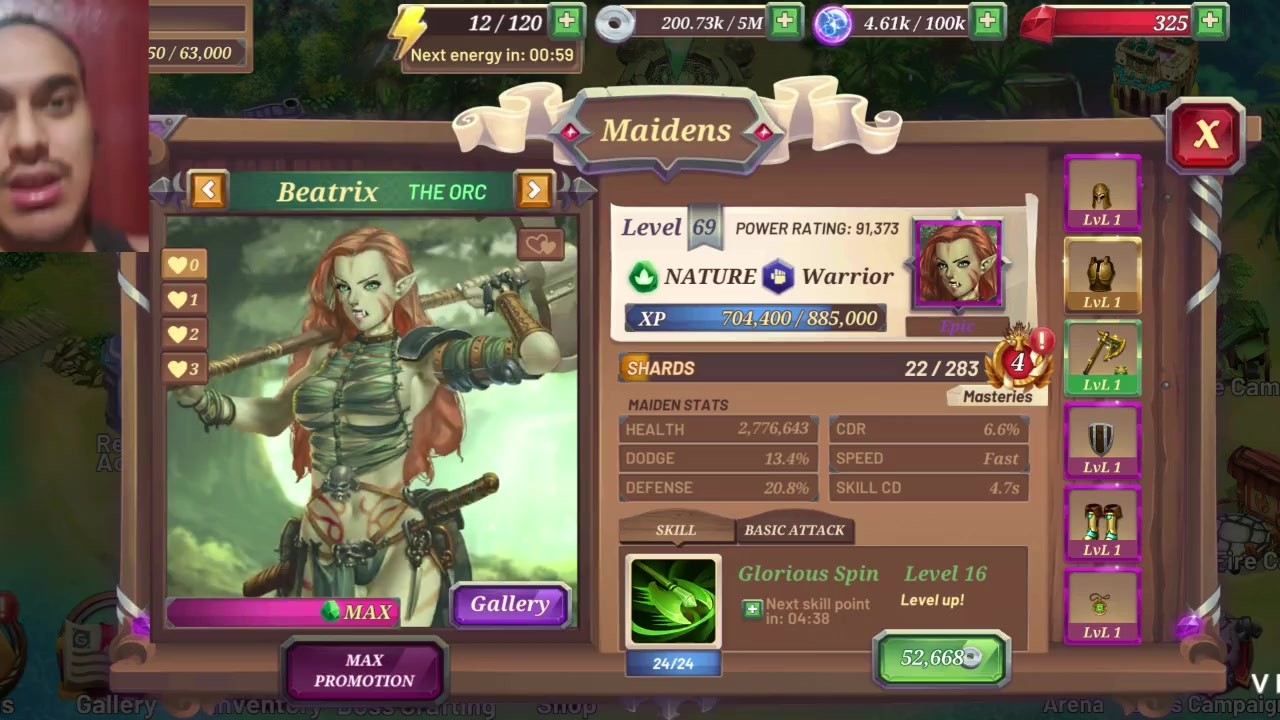
Task: Switch to the Basic Attack tab
Action: point(794,530)
